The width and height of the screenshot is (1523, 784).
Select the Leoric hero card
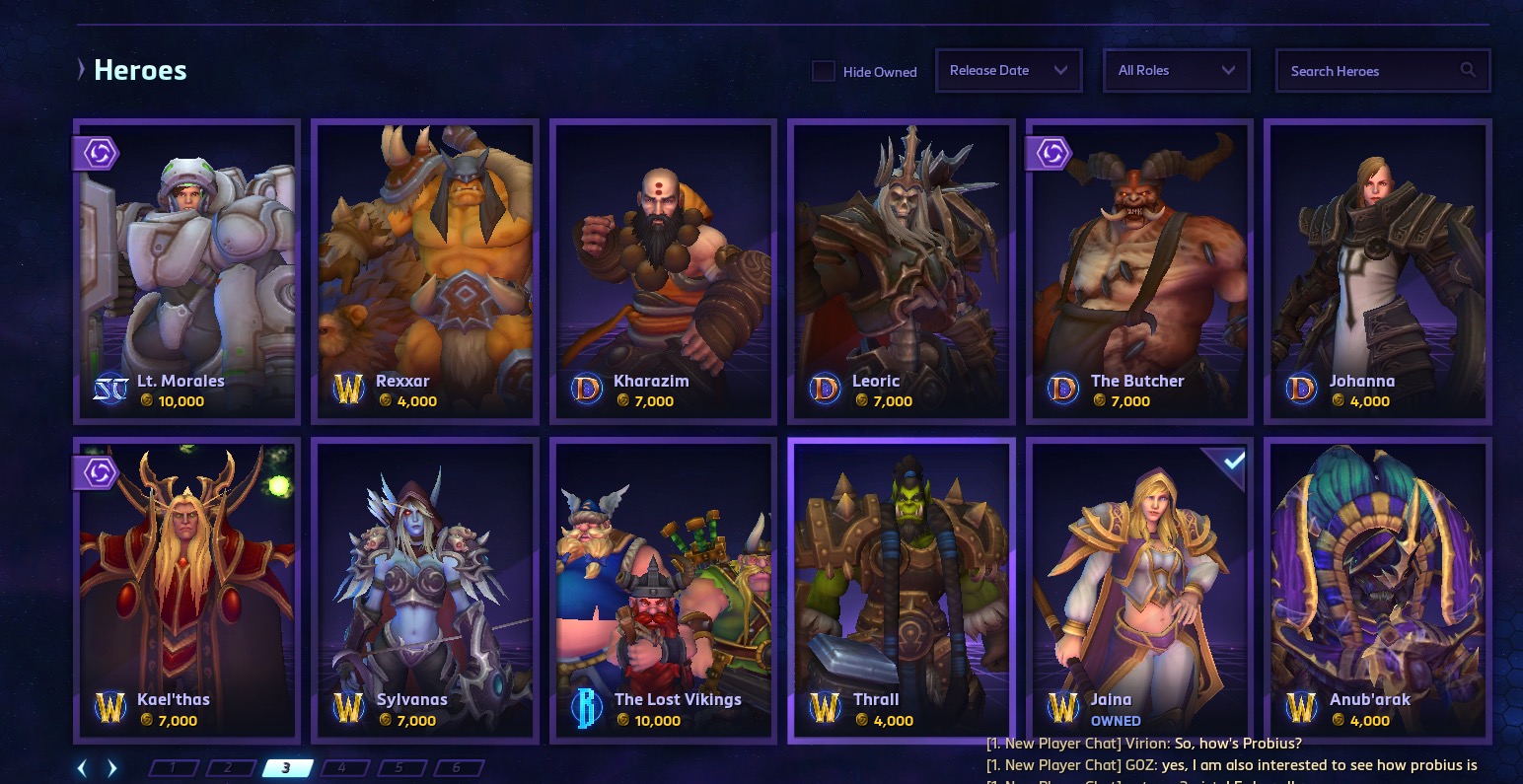click(x=901, y=271)
